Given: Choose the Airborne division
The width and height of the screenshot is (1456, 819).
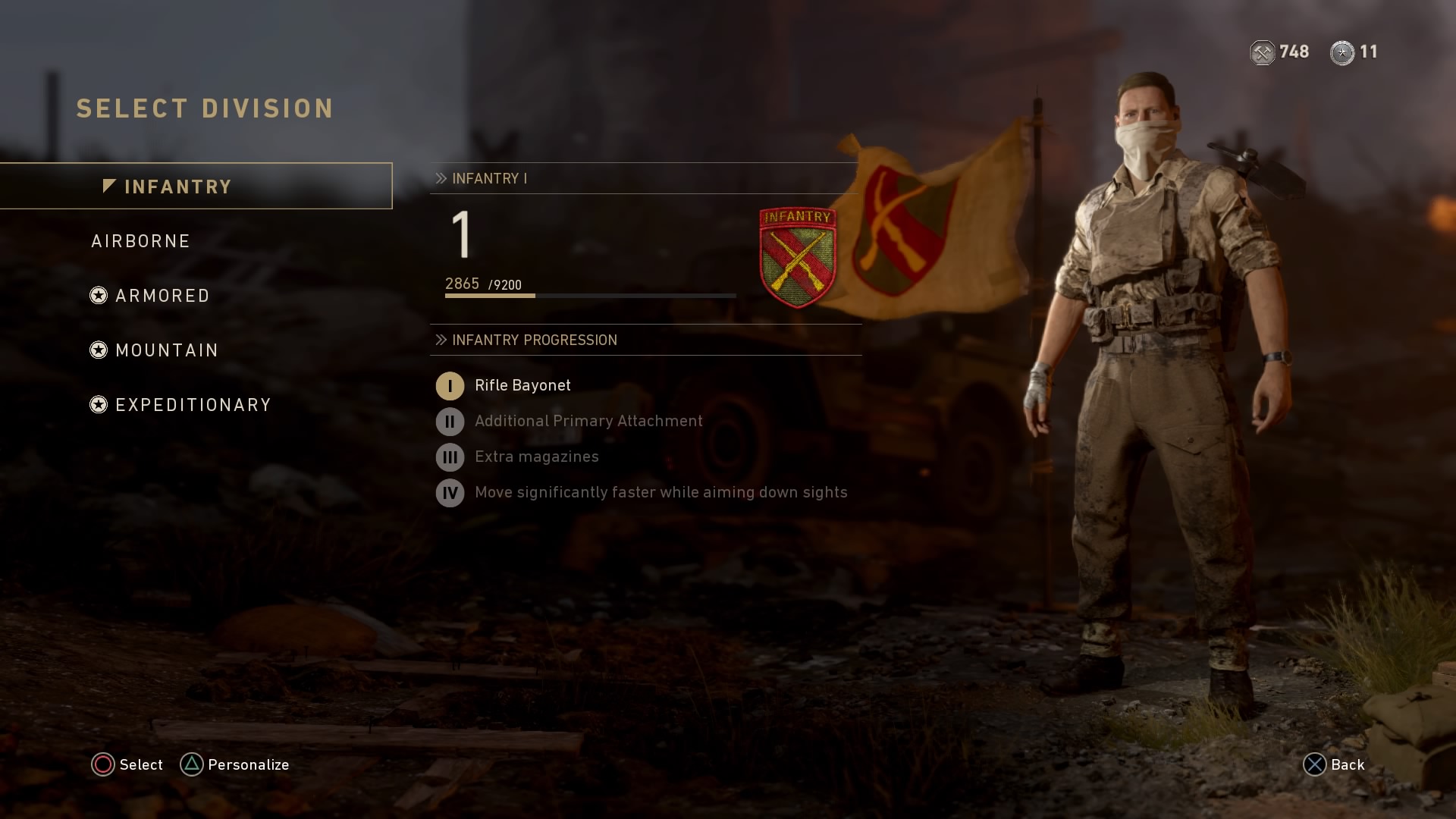Looking at the screenshot, I should point(141,241).
